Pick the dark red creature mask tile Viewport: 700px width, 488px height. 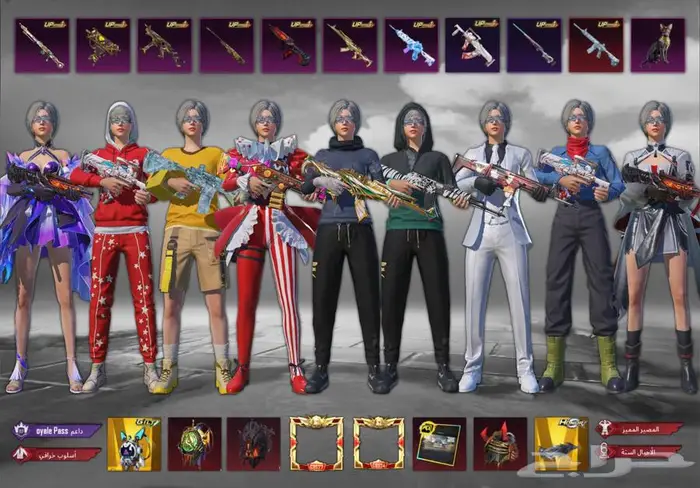(x=255, y=443)
